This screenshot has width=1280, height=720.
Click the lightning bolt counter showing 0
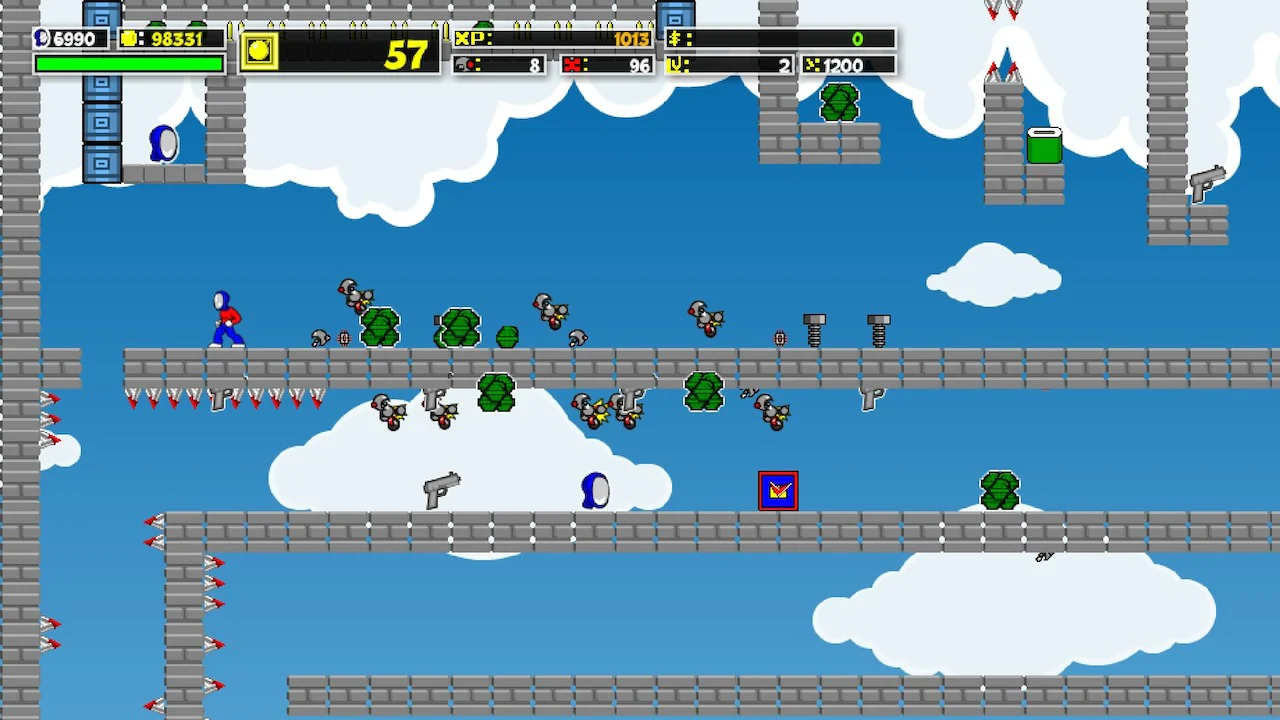click(780, 39)
